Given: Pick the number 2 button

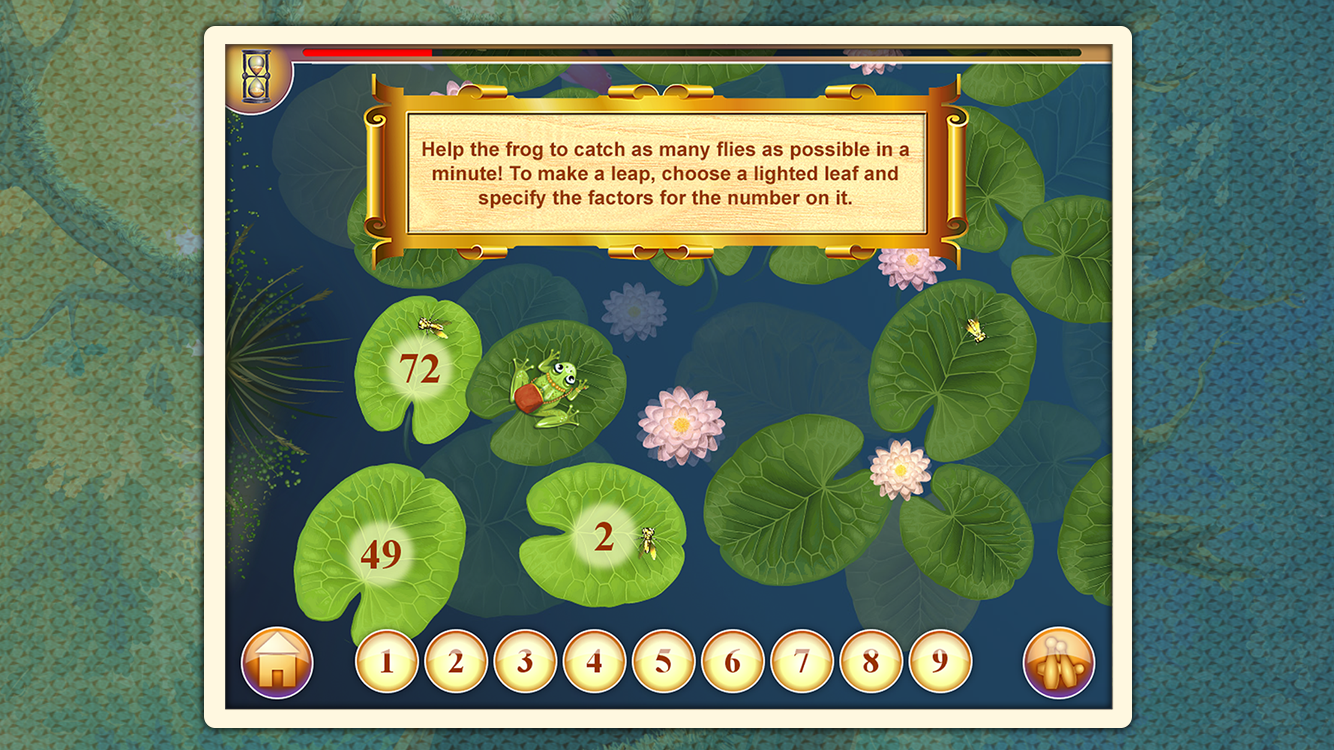Looking at the screenshot, I should tap(456, 661).
